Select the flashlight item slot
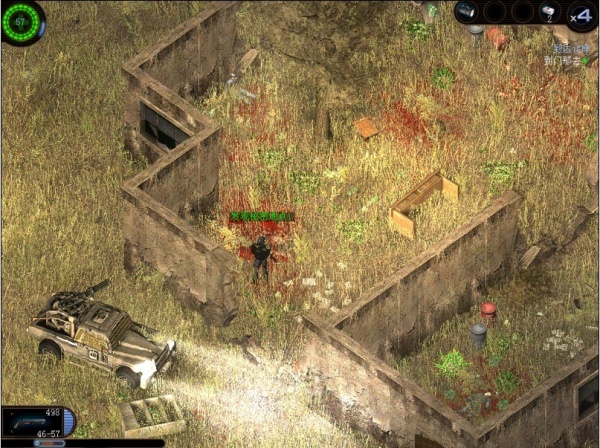Screen dimensions: 600x448 pos(467,12)
